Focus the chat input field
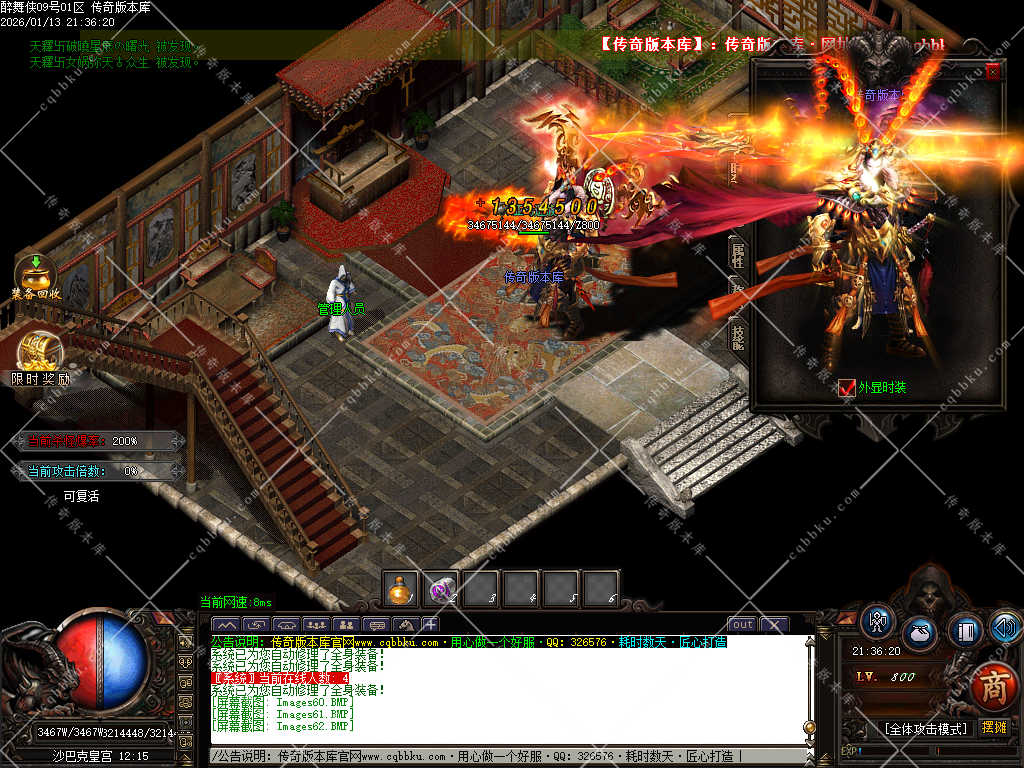The image size is (1024, 768). [500, 756]
